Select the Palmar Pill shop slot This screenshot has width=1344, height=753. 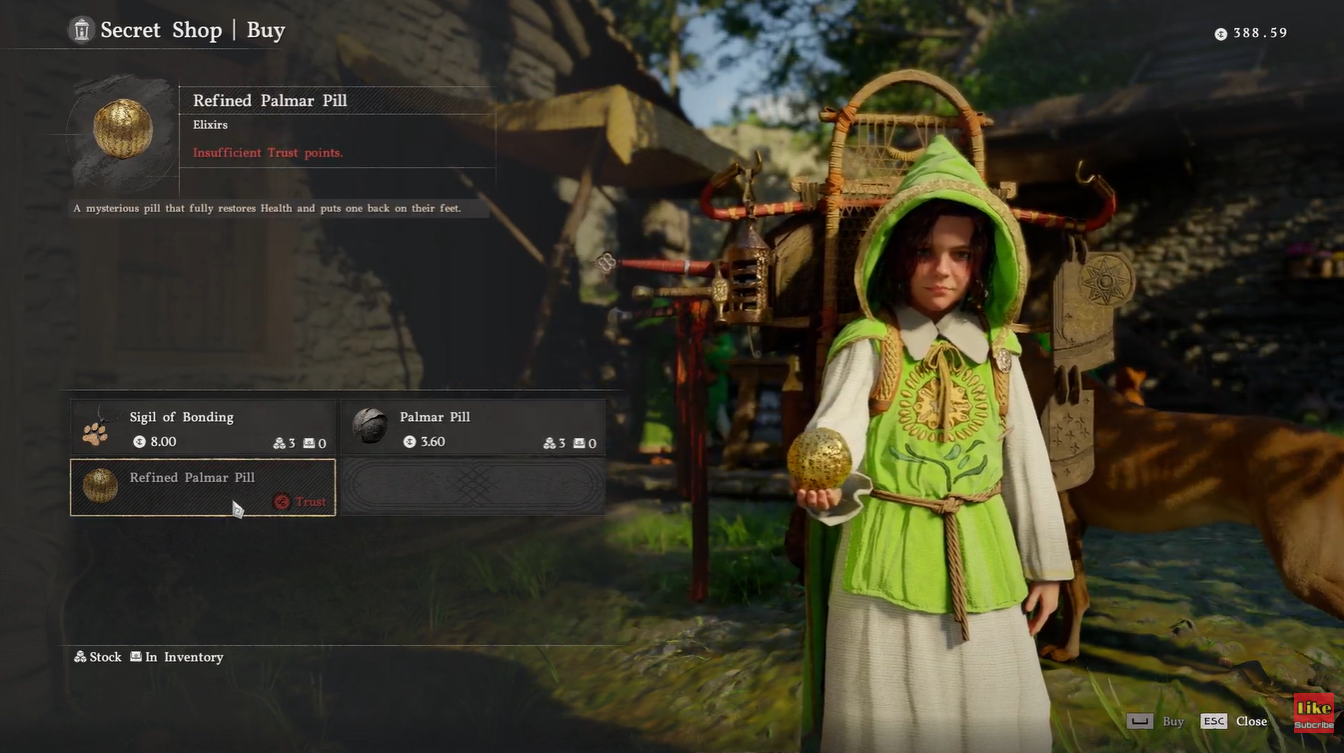click(x=473, y=427)
